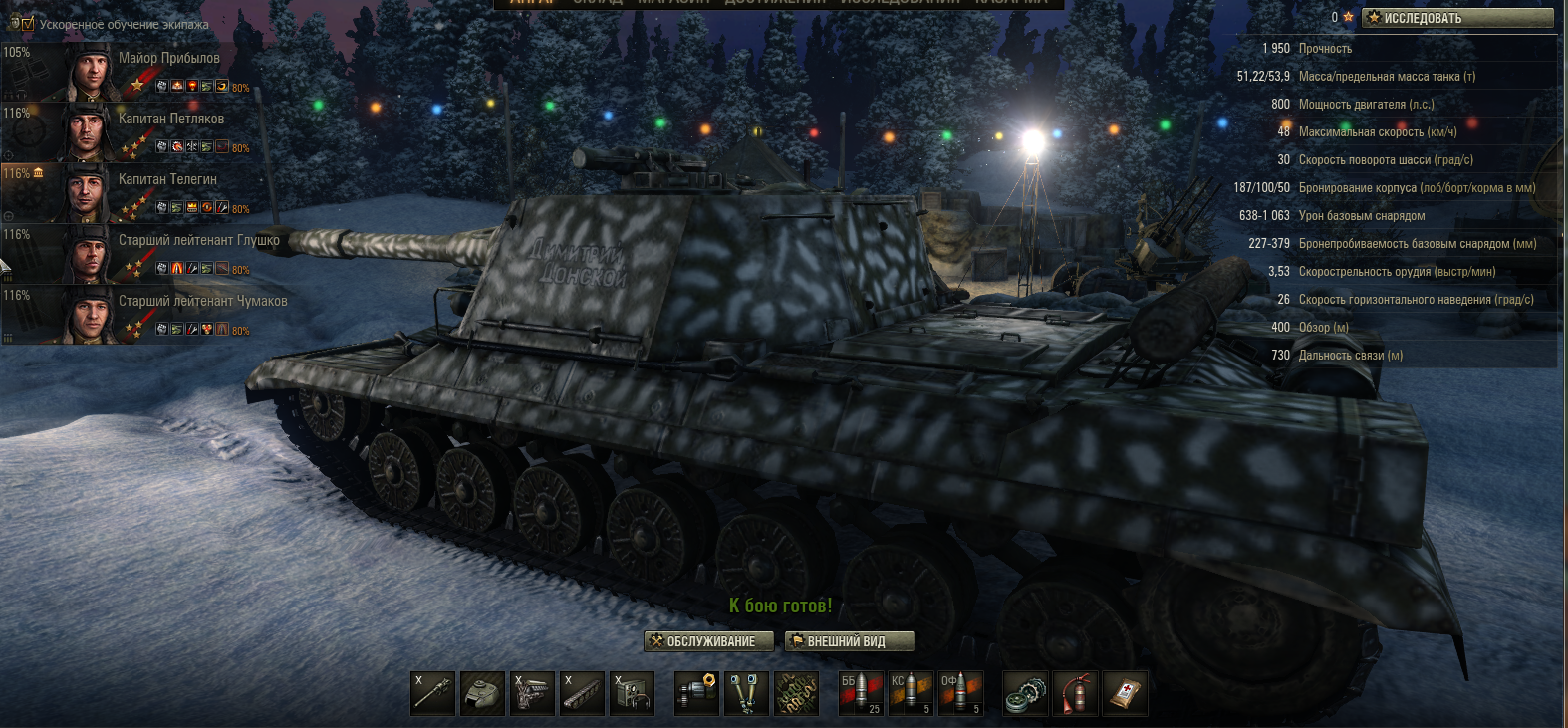Select the ББ armor-piercing shell slot

(861, 693)
